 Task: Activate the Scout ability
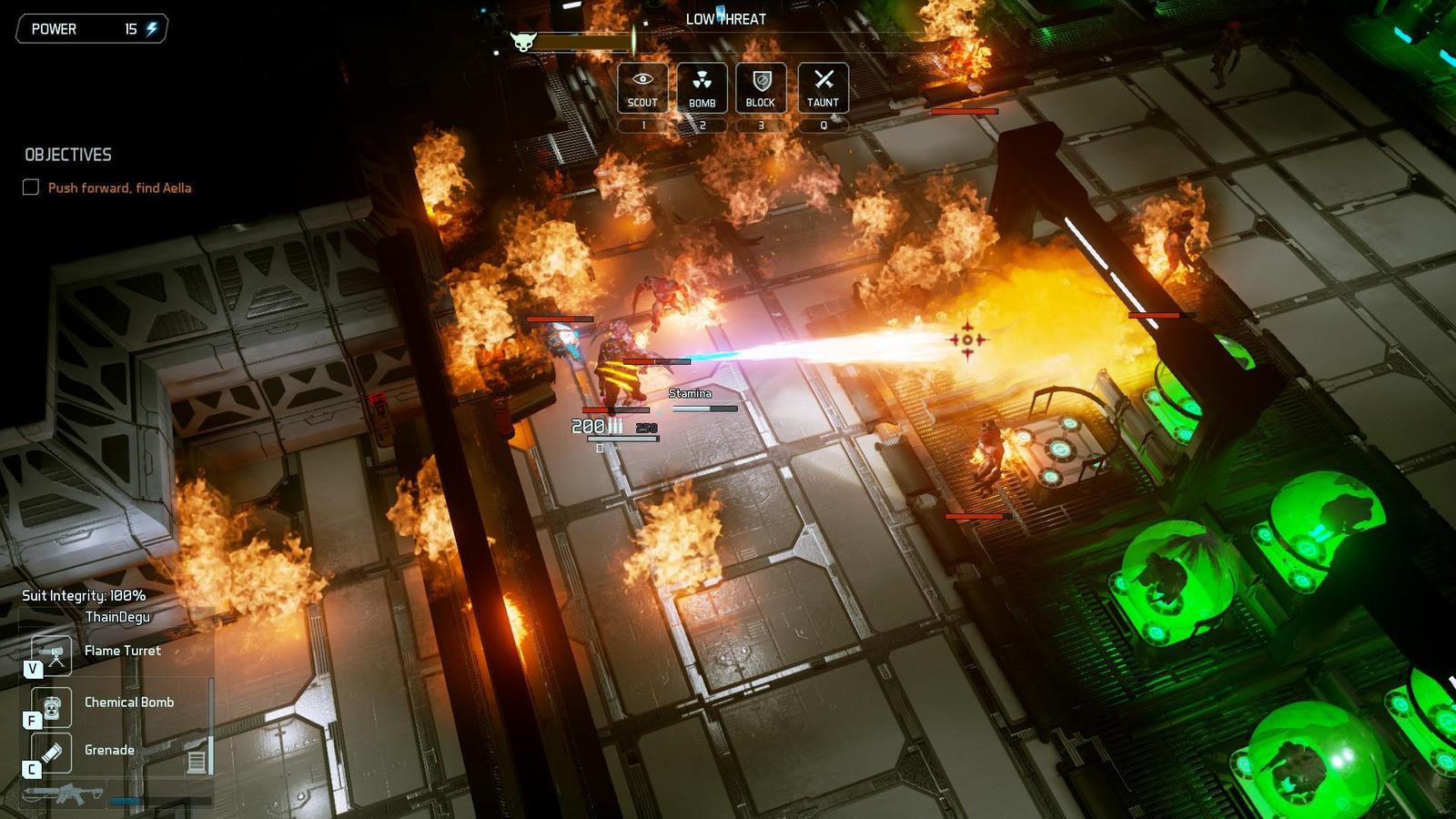pos(642,87)
